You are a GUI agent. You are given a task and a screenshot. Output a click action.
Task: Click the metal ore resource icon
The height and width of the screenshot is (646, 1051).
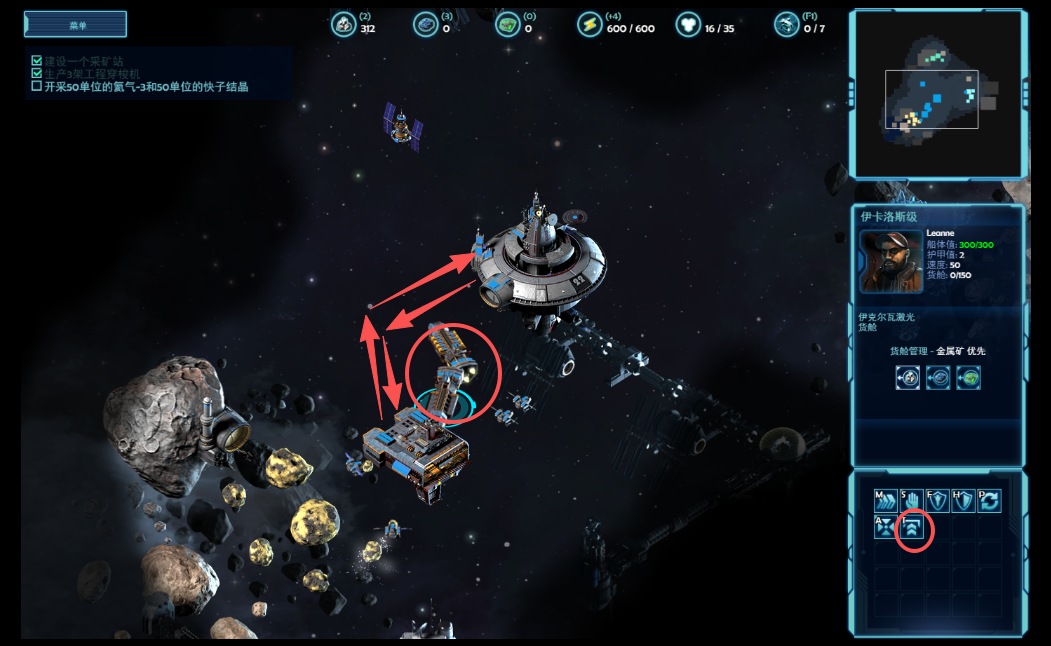coord(343,25)
